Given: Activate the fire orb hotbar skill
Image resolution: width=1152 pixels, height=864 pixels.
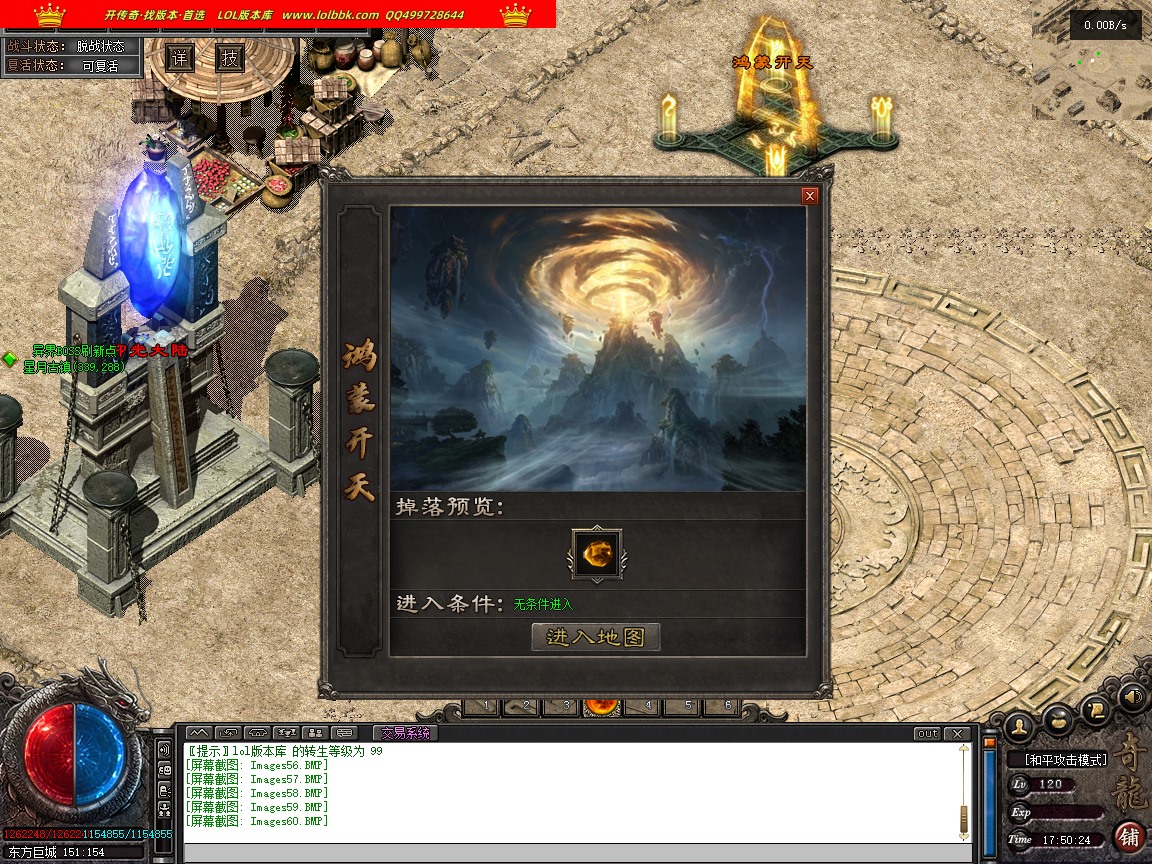Looking at the screenshot, I should point(602,706).
